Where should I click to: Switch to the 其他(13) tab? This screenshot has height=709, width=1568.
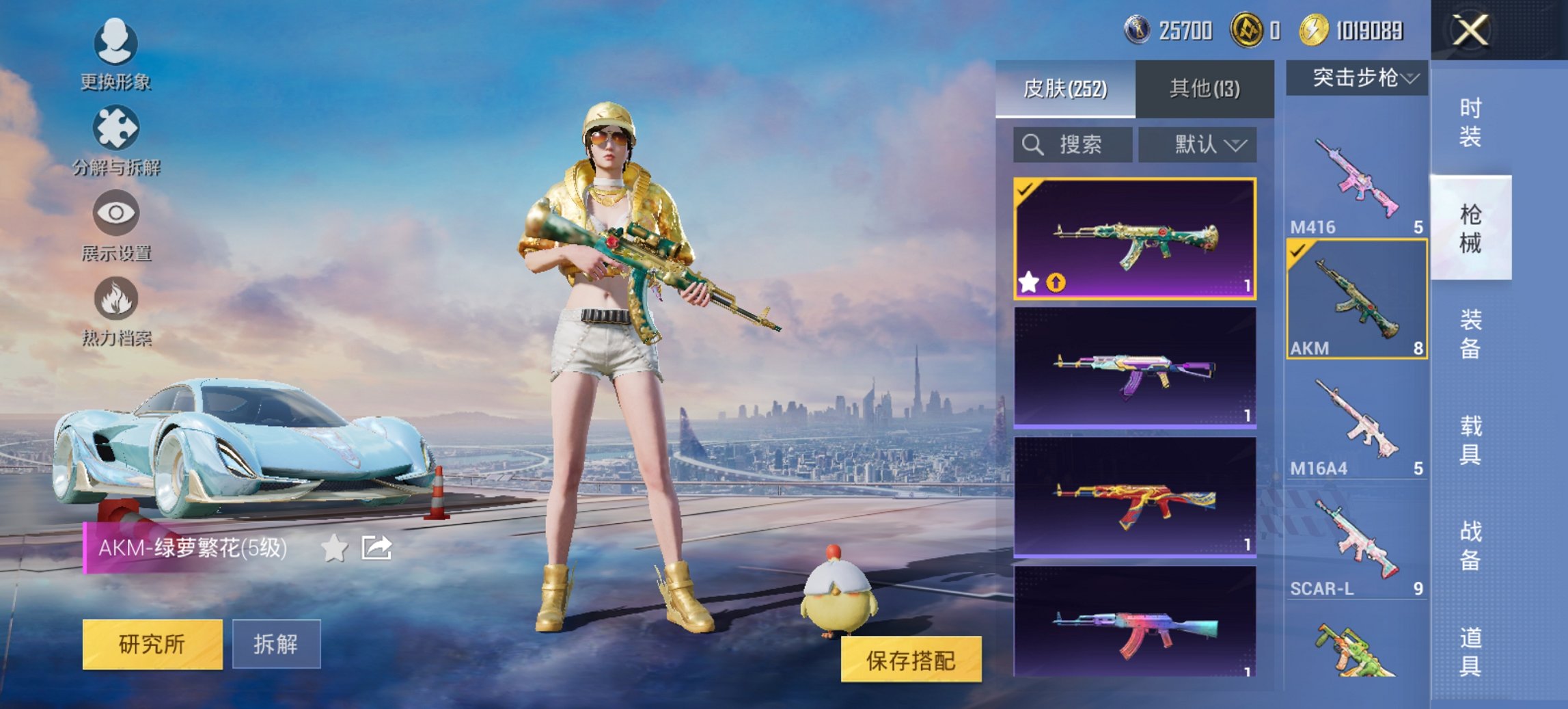click(x=1205, y=88)
